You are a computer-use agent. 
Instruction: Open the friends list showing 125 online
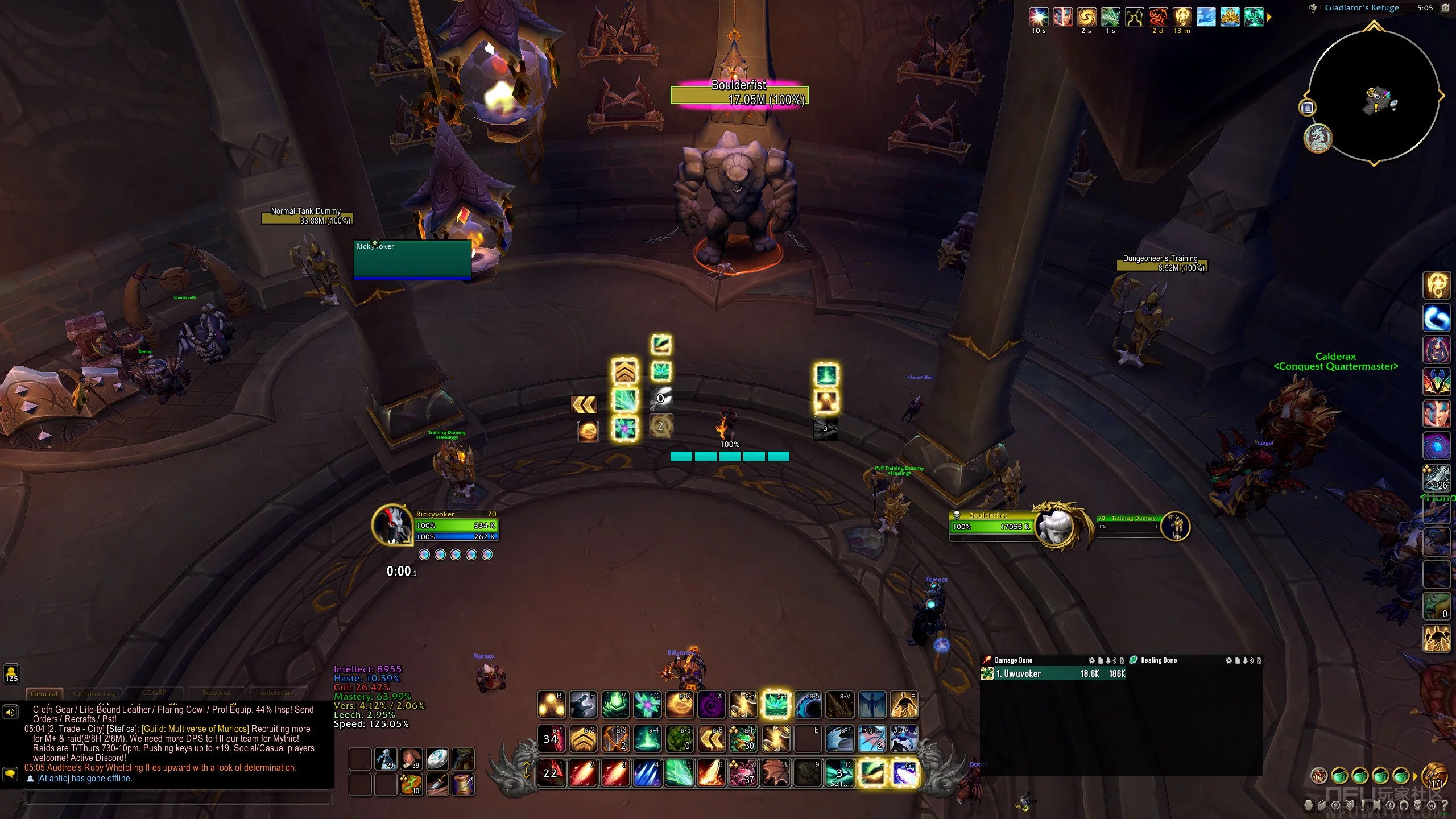pyautogui.click(x=11, y=673)
